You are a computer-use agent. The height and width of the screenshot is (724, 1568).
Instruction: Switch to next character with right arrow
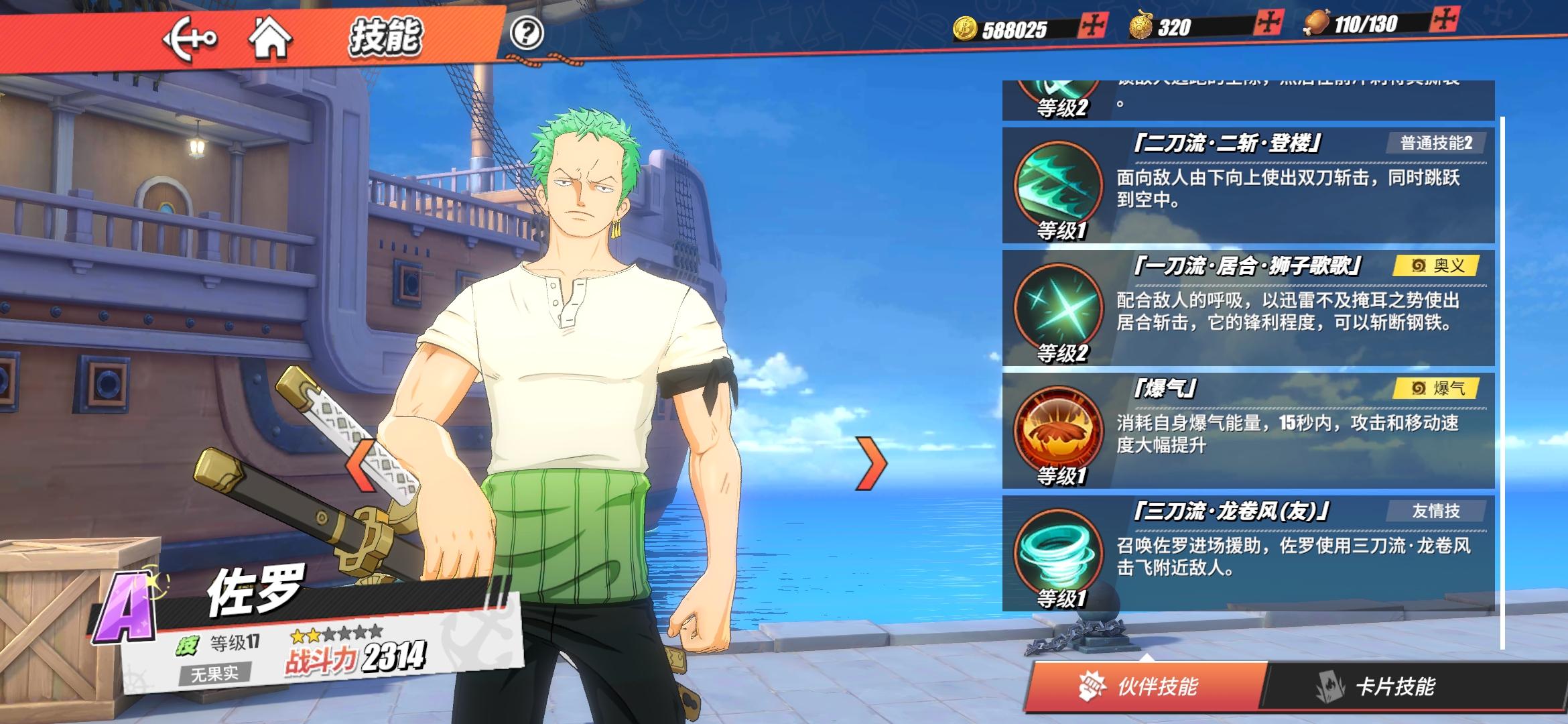pyautogui.click(x=872, y=464)
